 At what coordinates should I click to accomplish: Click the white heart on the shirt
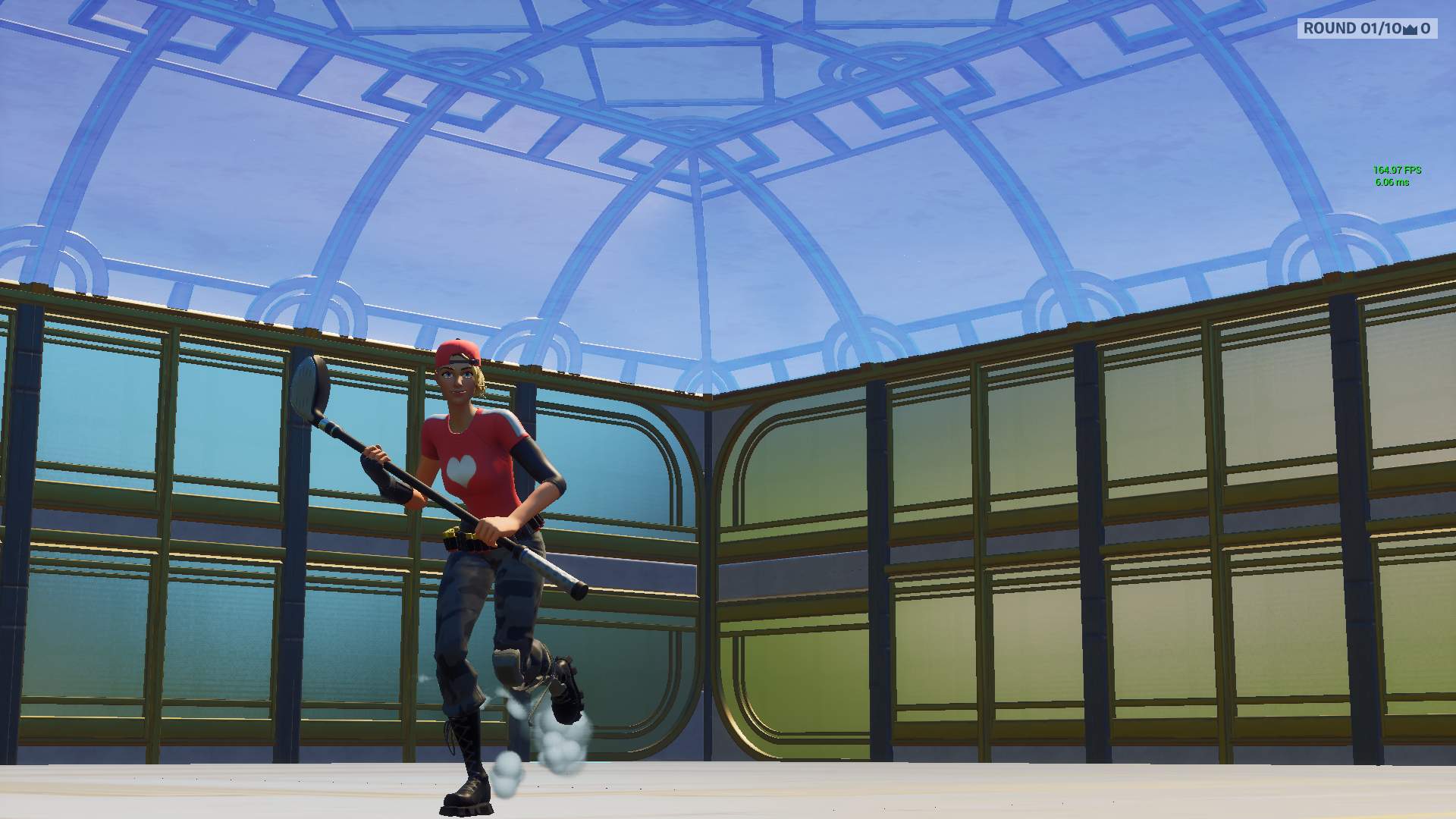[461, 469]
